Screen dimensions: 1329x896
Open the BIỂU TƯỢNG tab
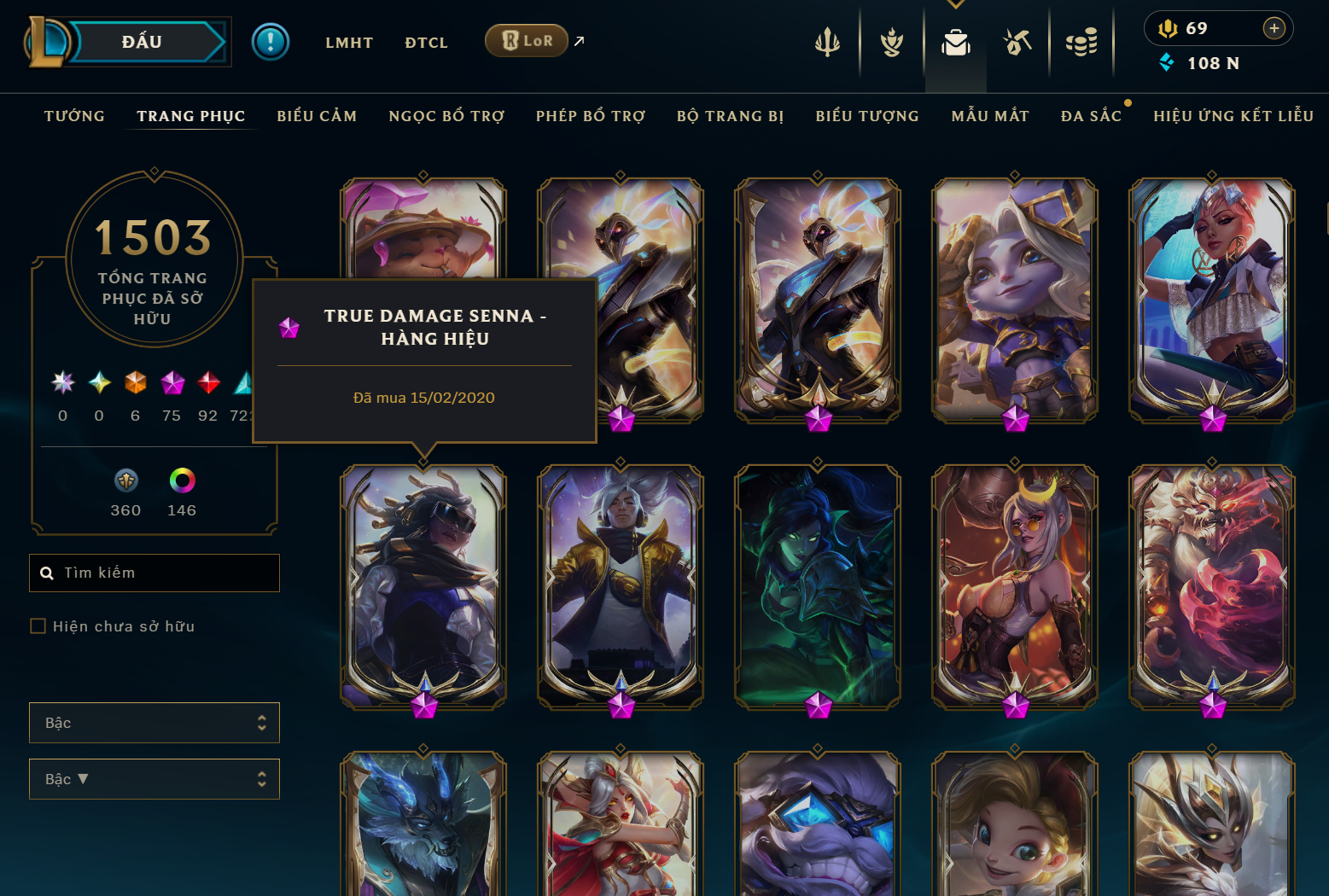(x=866, y=115)
